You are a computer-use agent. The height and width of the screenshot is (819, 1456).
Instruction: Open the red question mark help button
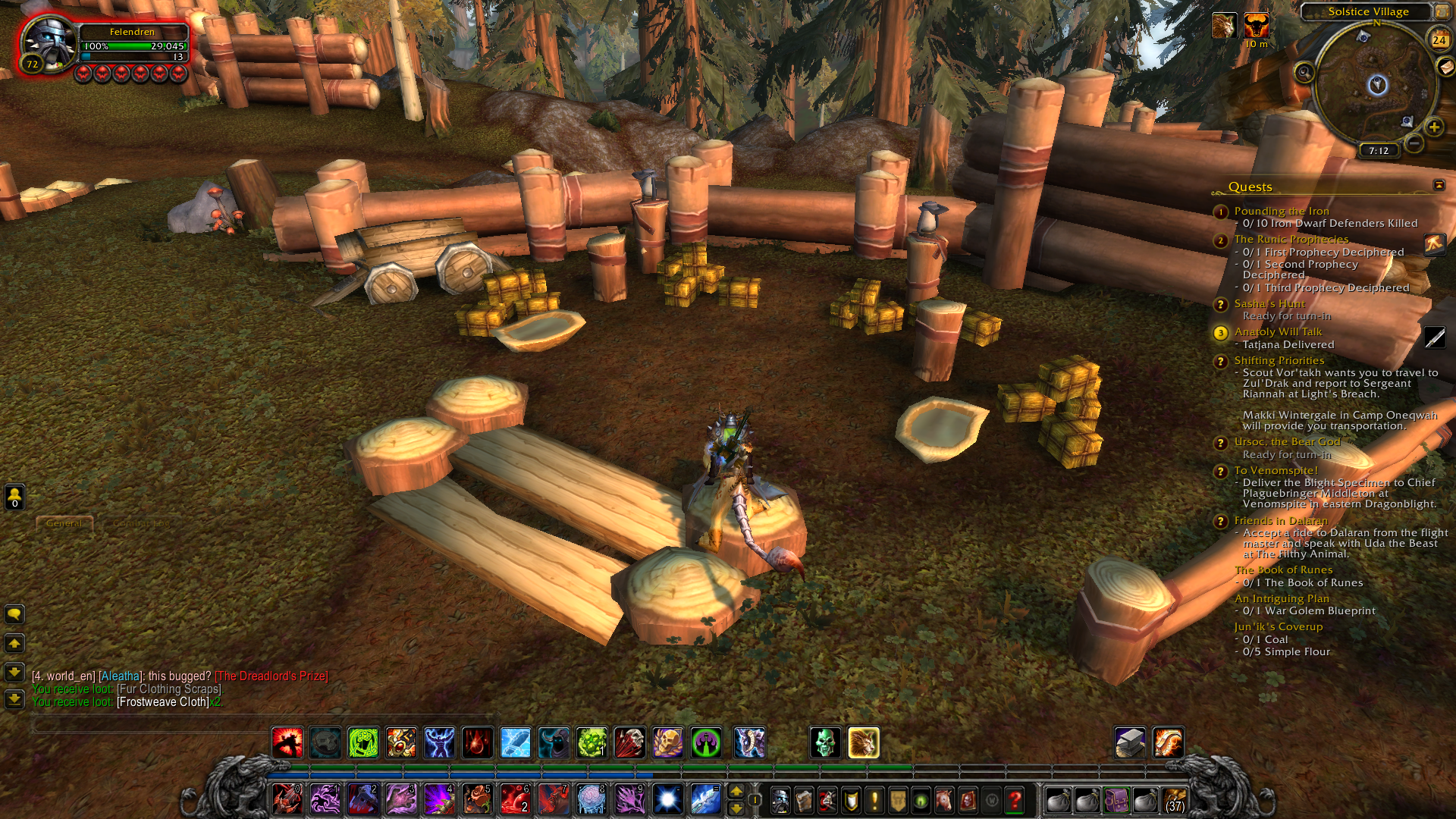tap(1015, 800)
